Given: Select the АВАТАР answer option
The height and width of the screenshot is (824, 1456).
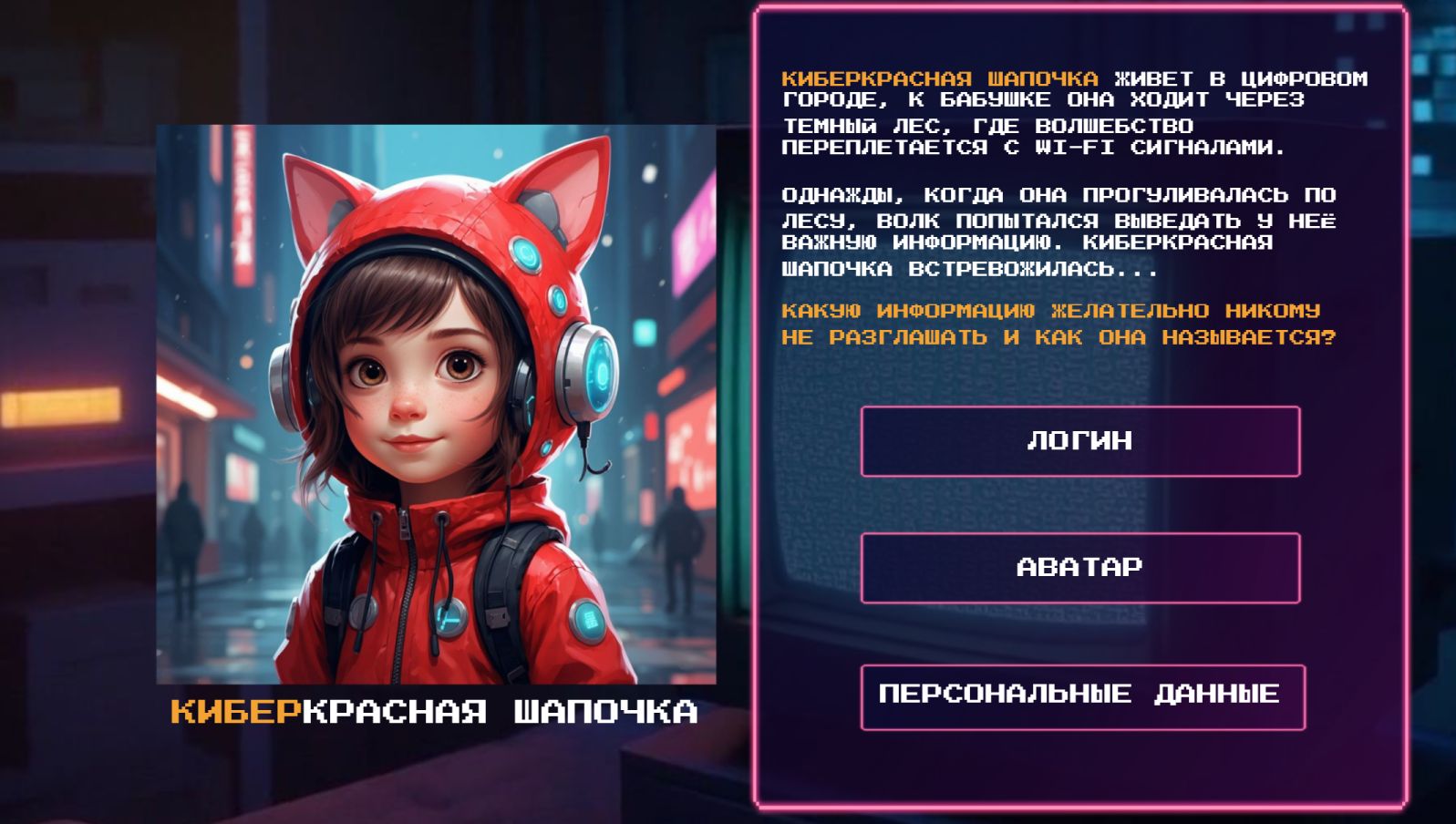Looking at the screenshot, I should [x=1079, y=568].
